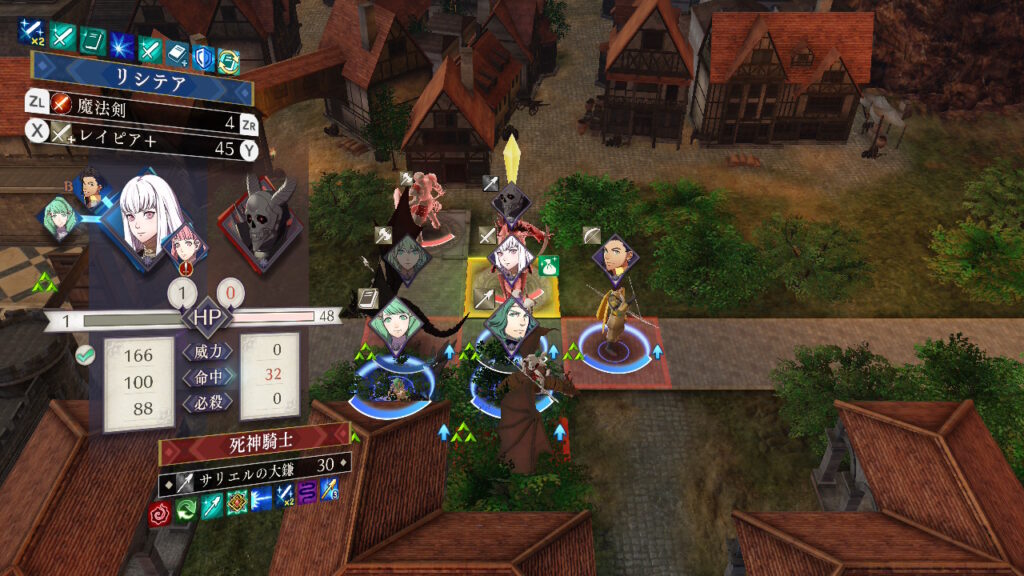The width and height of the screenshot is (1024, 576).
Task: Select the 魔法剣 combat art row
Action: pos(150,103)
